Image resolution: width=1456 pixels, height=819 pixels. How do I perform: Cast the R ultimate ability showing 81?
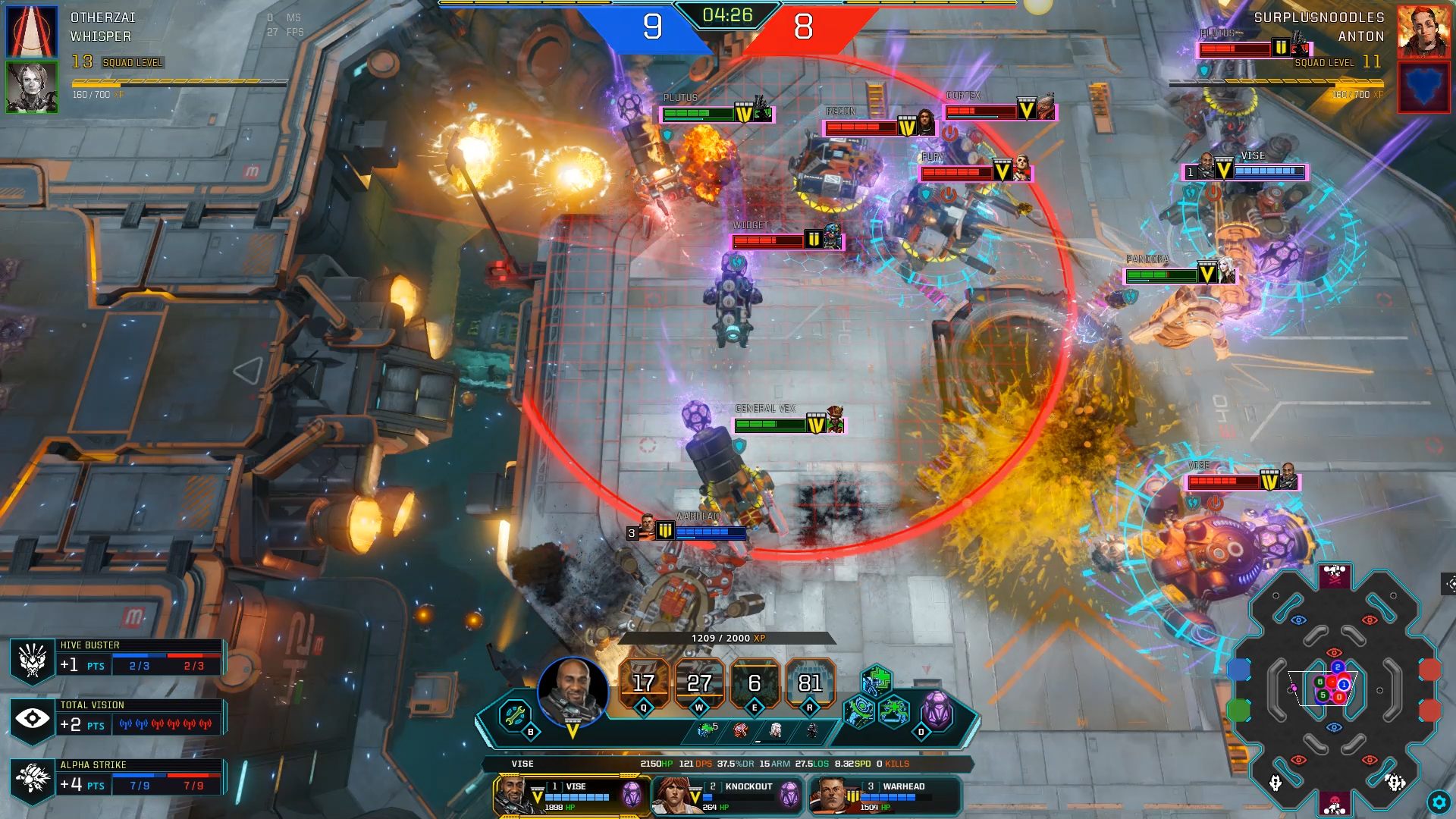809,682
